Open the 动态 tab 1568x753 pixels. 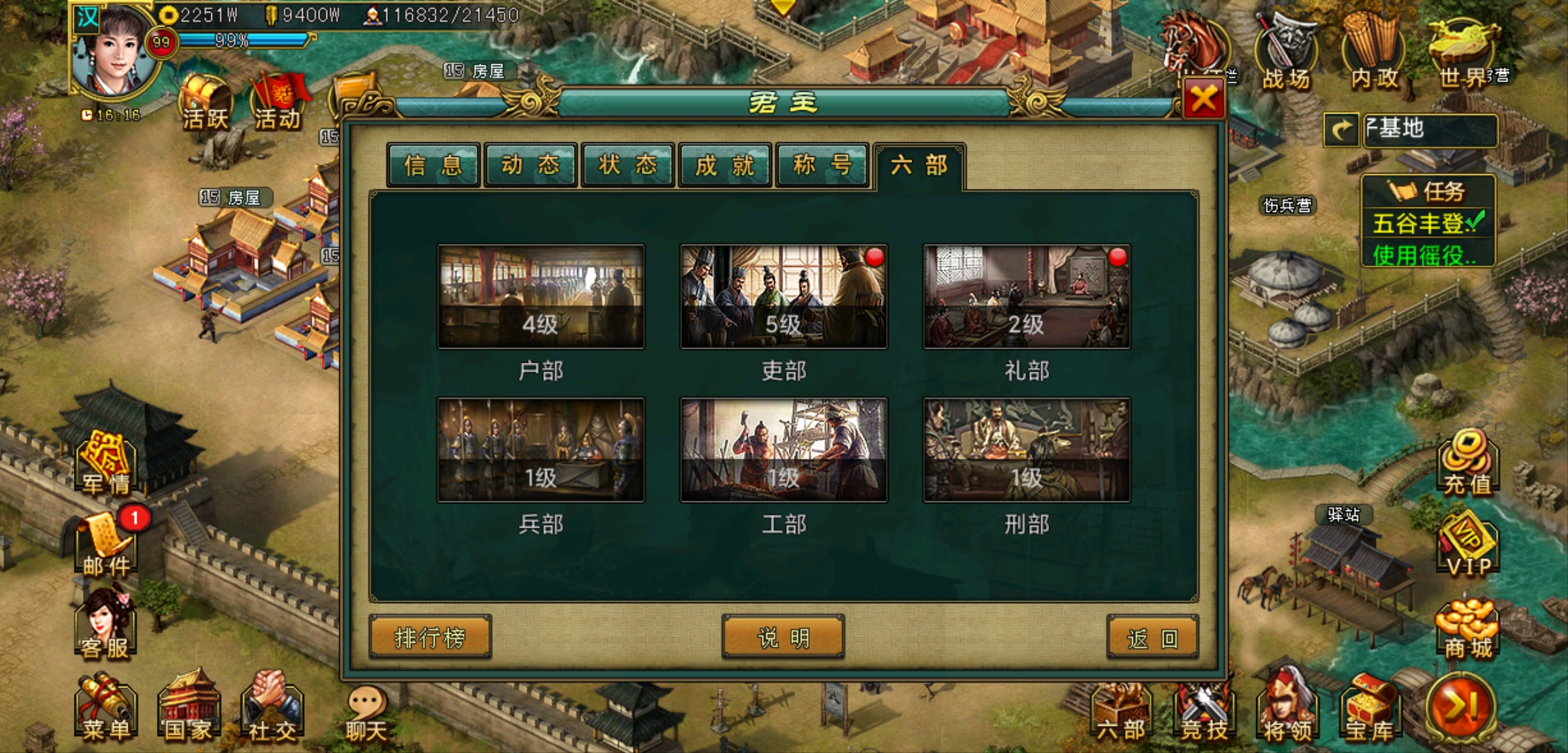pyautogui.click(x=531, y=165)
